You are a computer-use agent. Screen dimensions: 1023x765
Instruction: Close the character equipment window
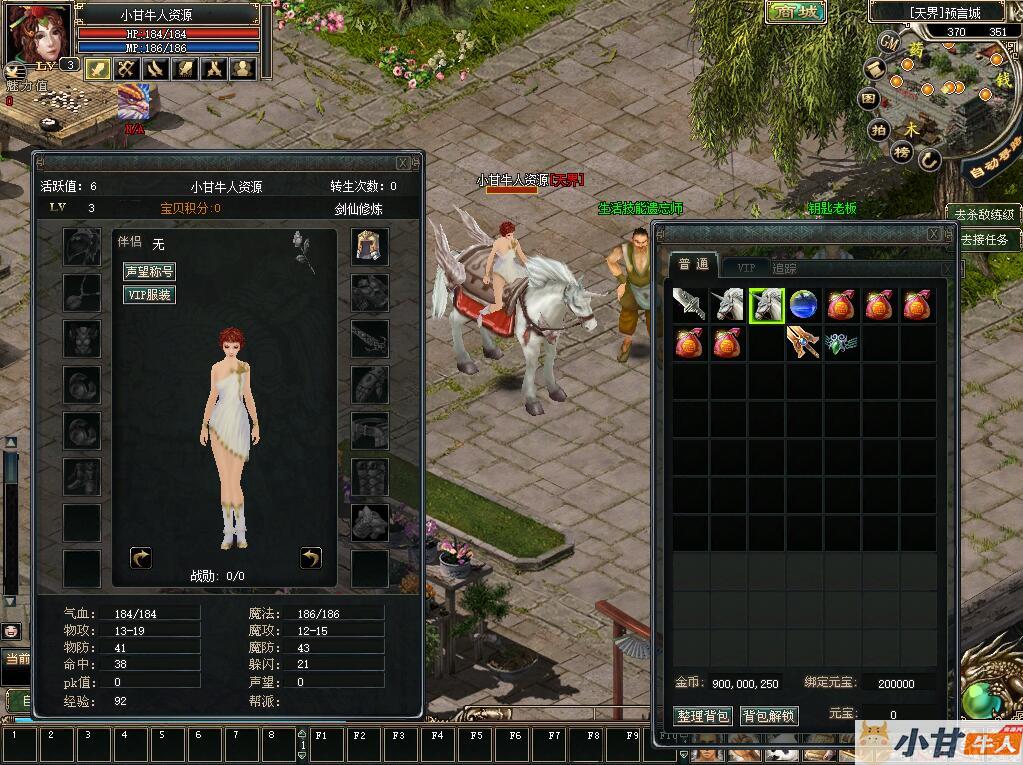tap(403, 162)
